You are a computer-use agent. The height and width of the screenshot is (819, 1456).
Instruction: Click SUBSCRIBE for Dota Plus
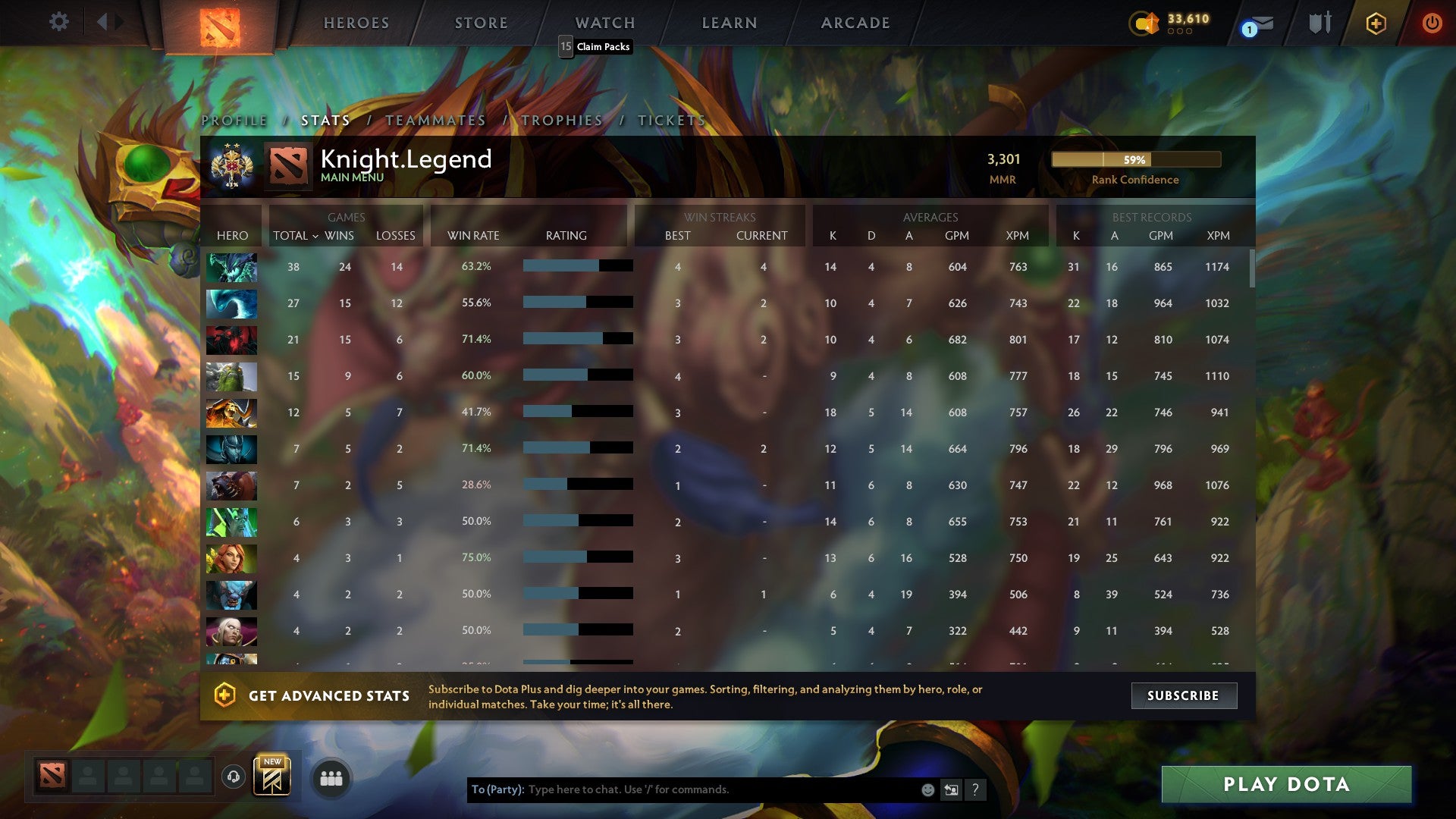pyautogui.click(x=1184, y=695)
